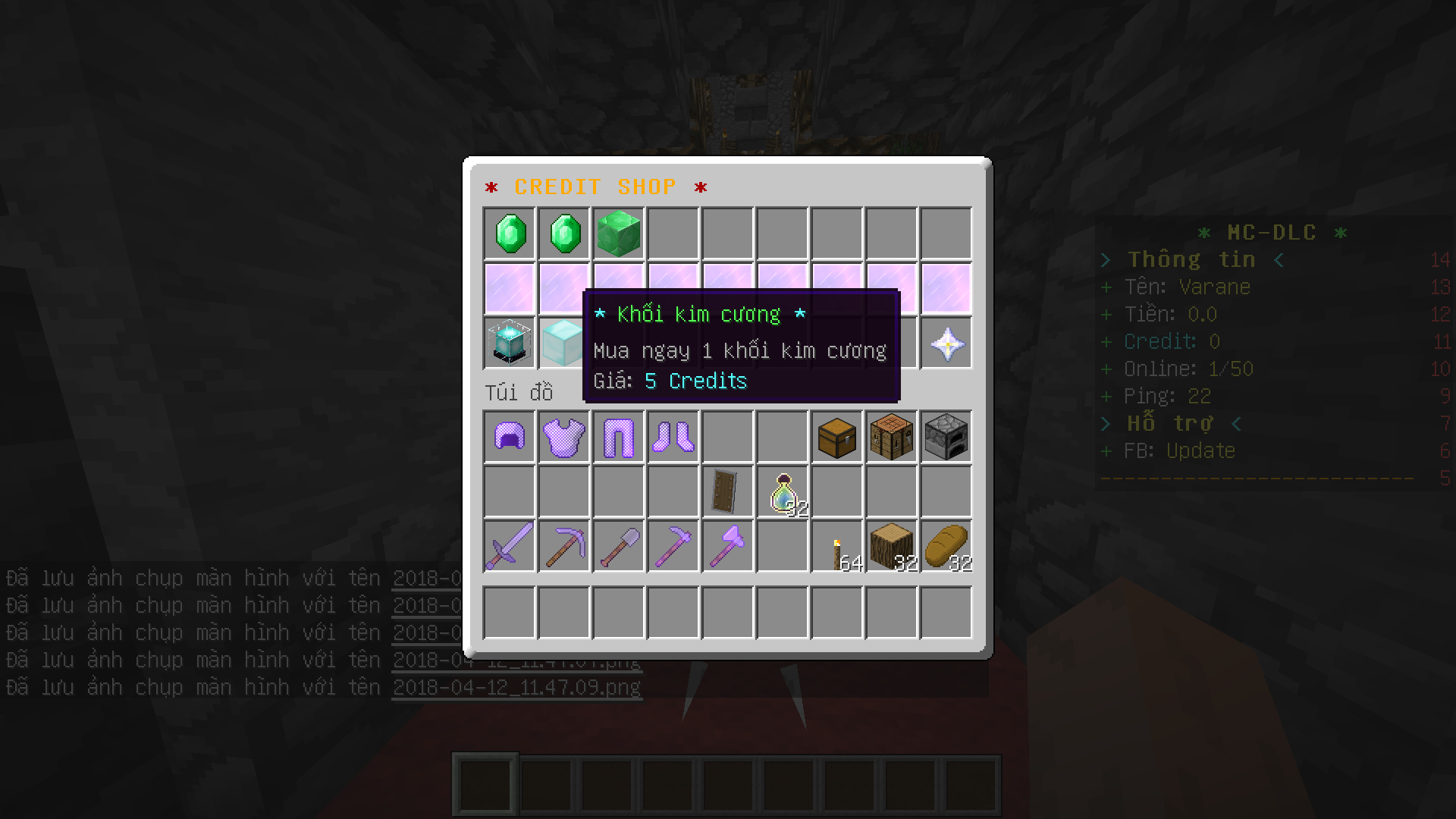The image size is (1456, 819).
Task: Choose the furnace in inventory
Action: (x=946, y=437)
